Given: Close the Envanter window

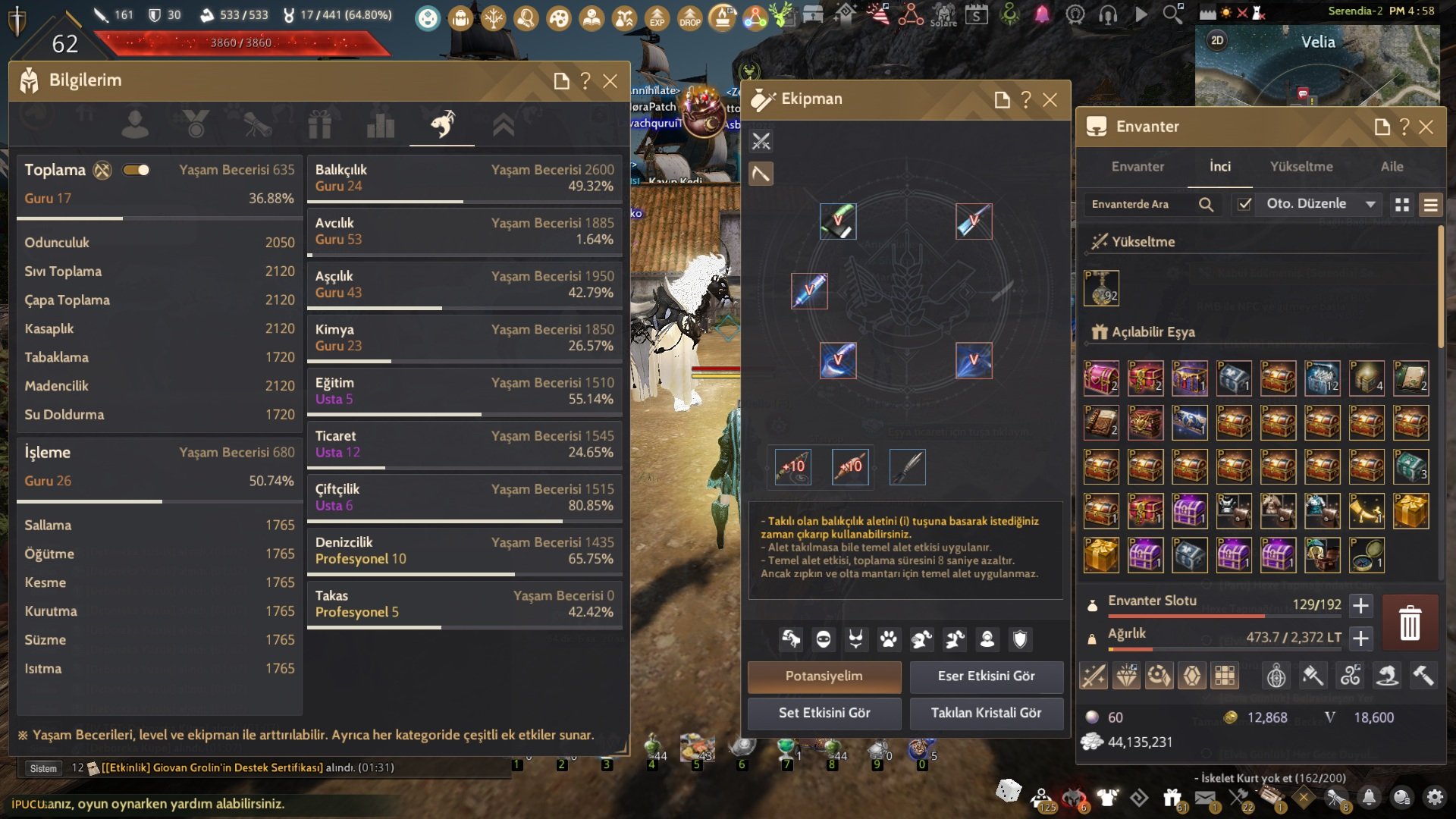Looking at the screenshot, I should (x=1426, y=127).
